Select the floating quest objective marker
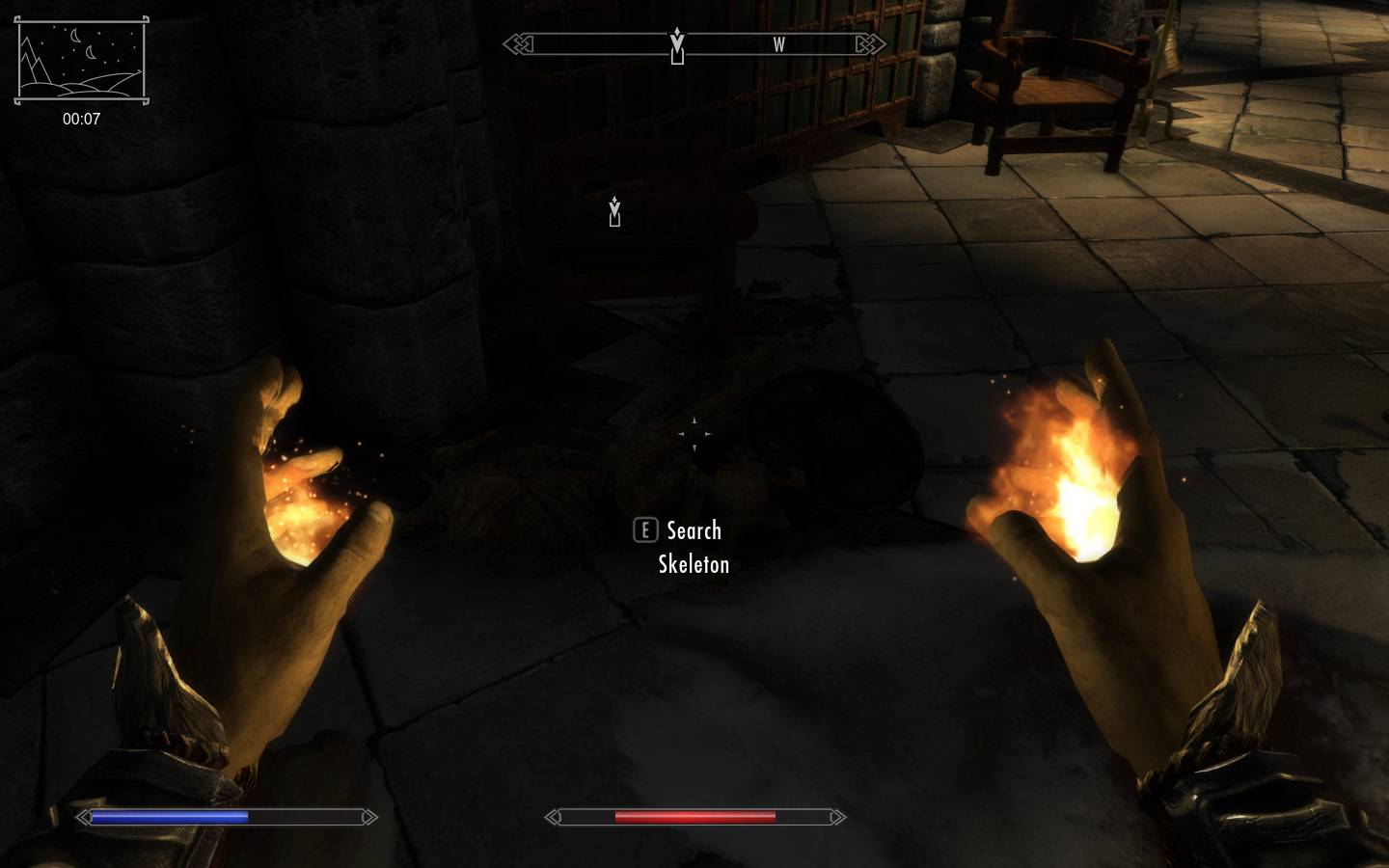1389x868 pixels. [x=614, y=211]
